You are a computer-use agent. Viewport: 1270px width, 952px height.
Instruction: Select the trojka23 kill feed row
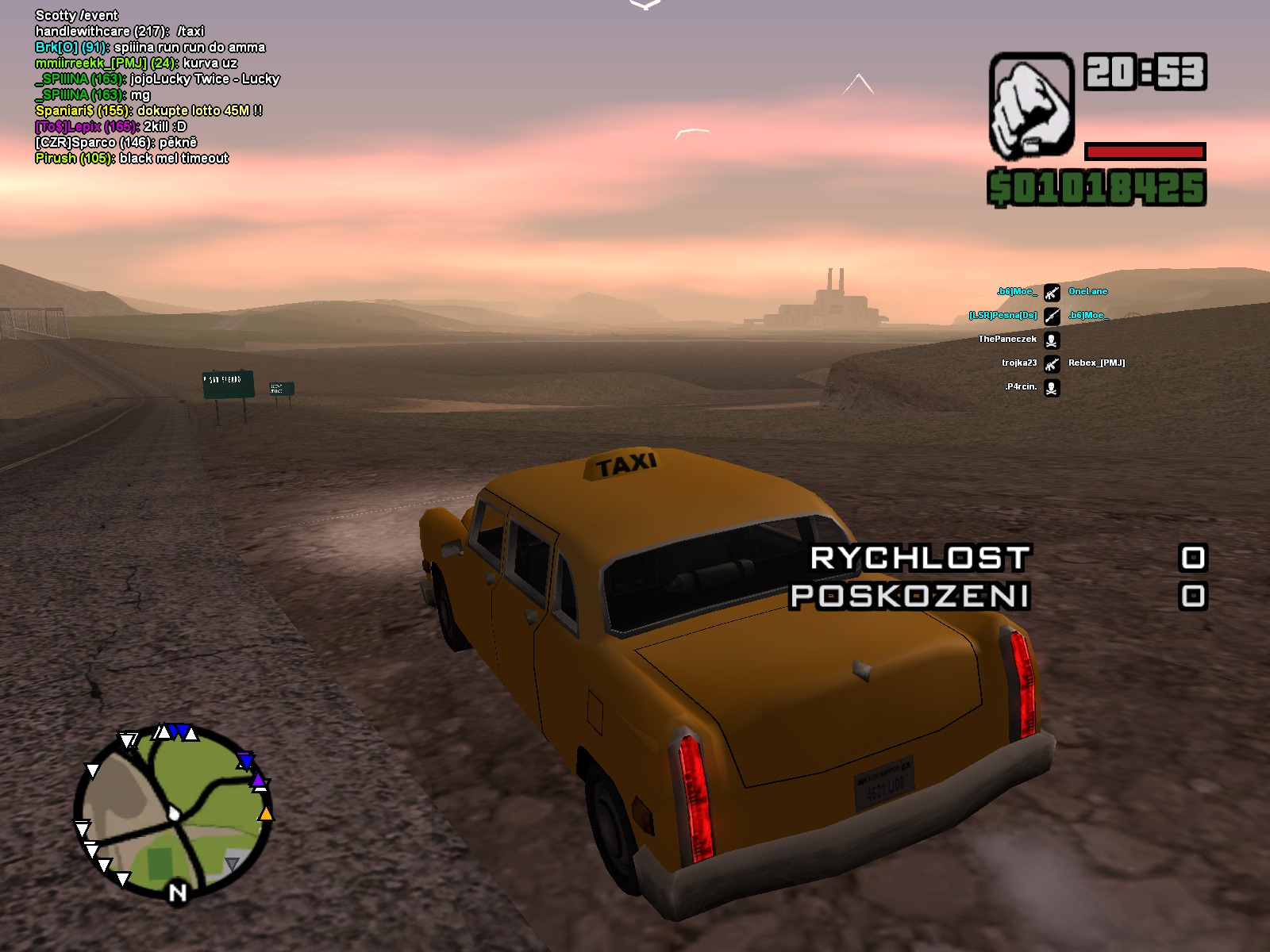click(x=1019, y=363)
